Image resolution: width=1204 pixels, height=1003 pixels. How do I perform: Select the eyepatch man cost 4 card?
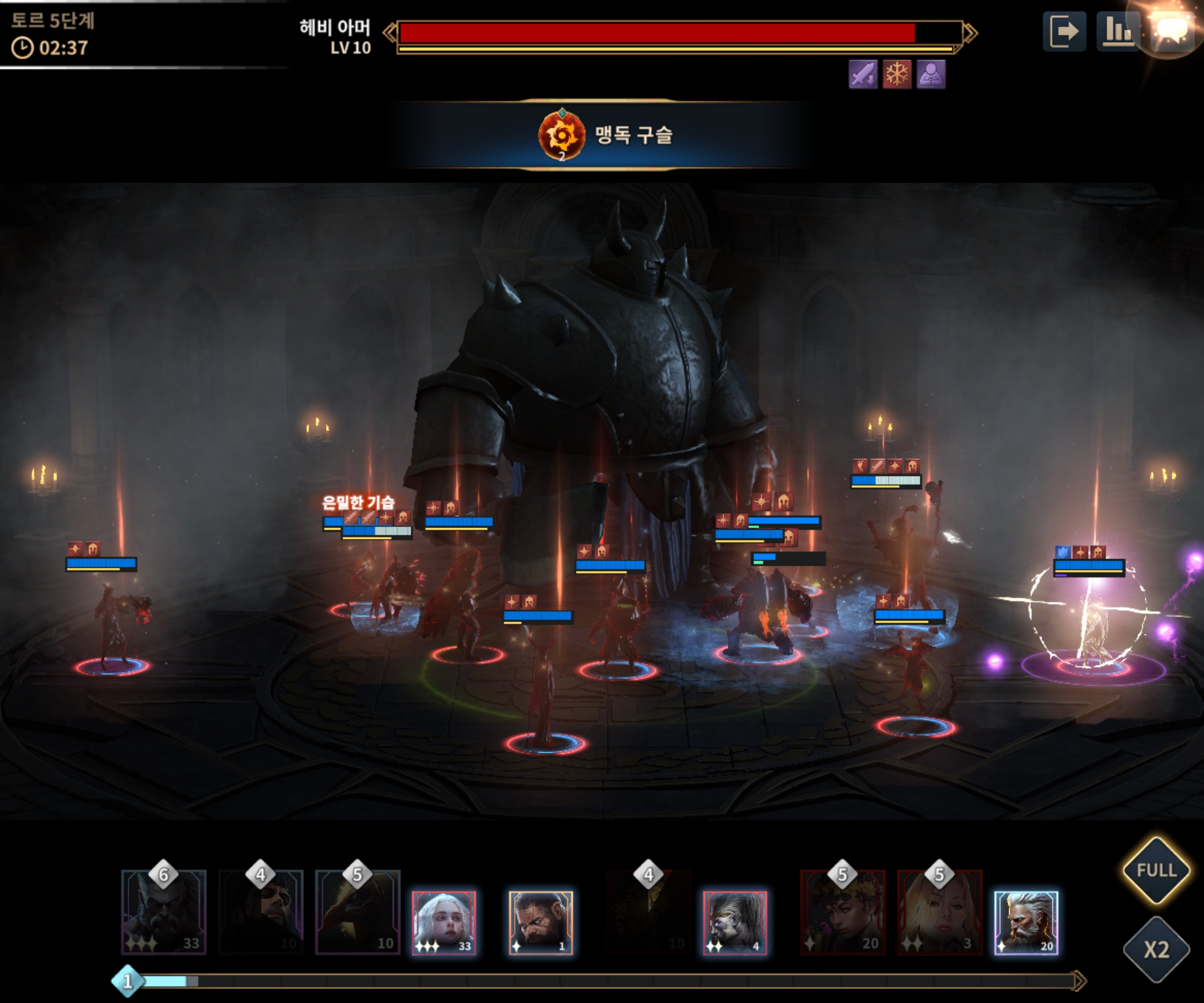coord(261,913)
